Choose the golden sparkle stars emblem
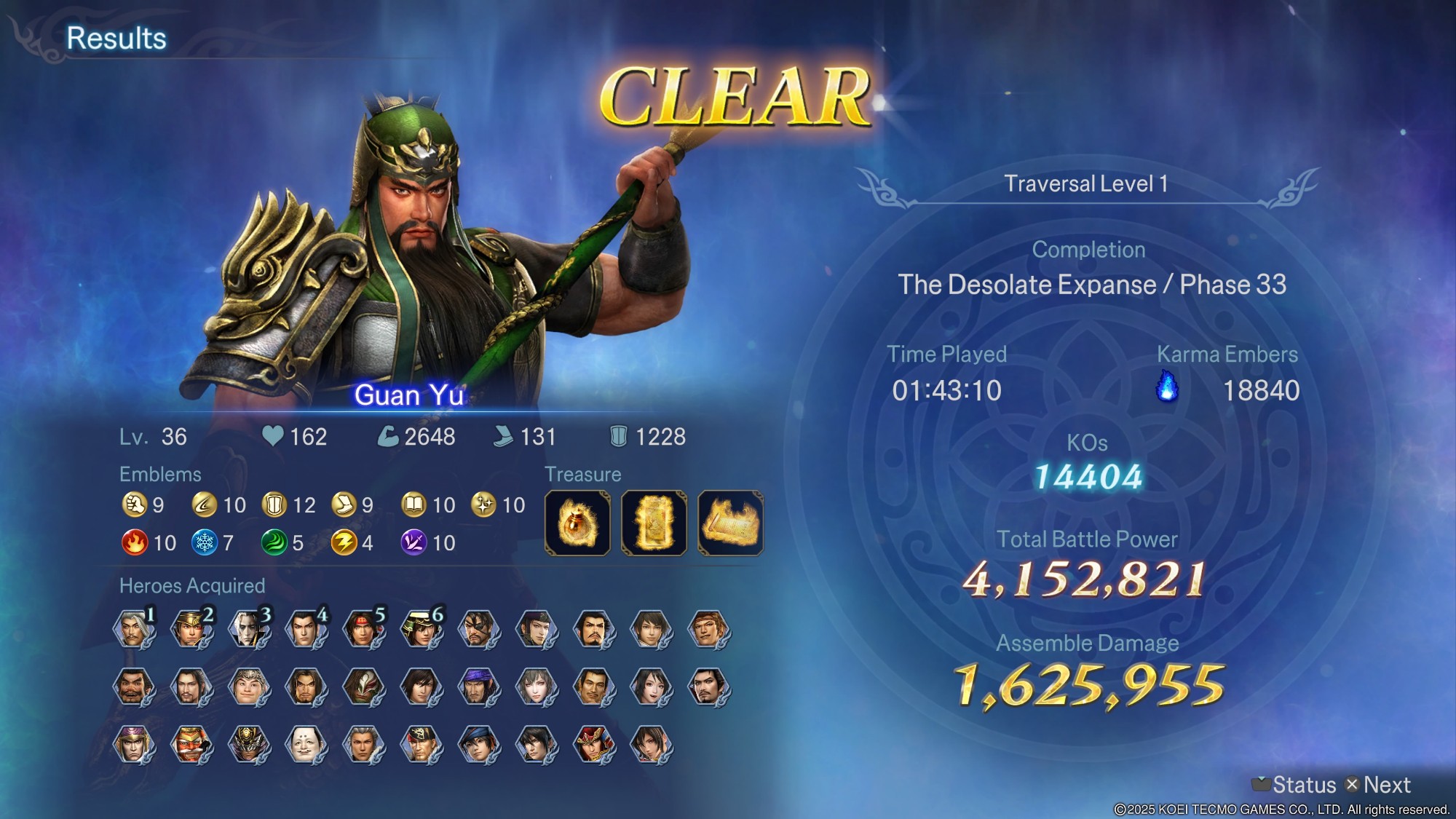Viewport: 1456px width, 819px height. [483, 505]
